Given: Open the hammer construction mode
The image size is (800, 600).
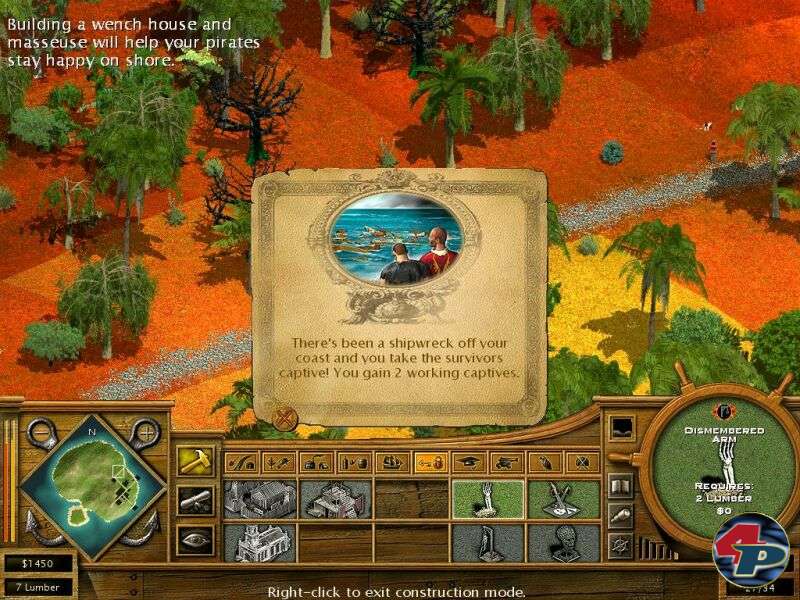Looking at the screenshot, I should [193, 461].
